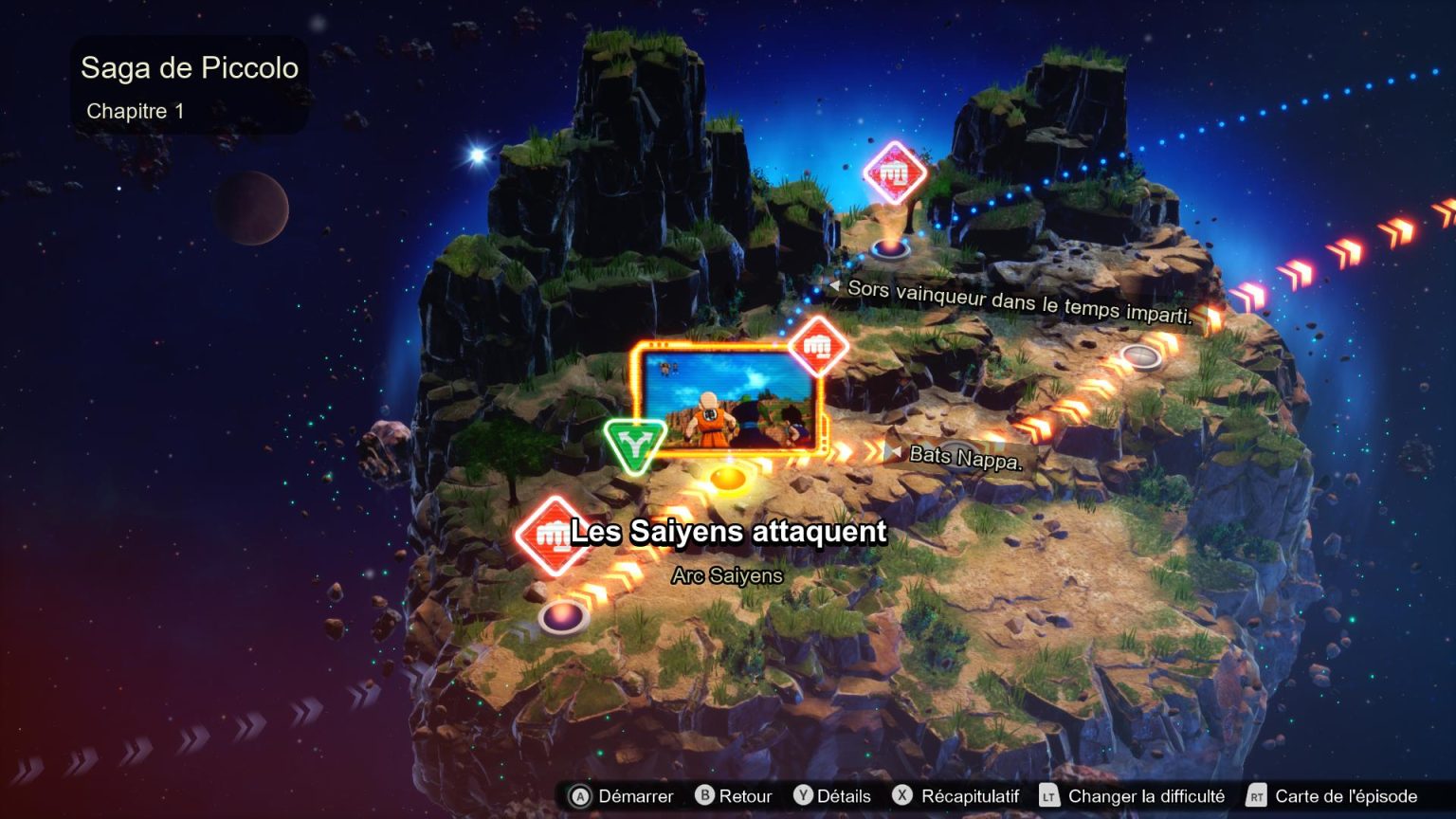Choose the red fist marker attached to the thumbnail
Image resolution: width=1456 pixels, height=819 pixels.
tap(817, 345)
